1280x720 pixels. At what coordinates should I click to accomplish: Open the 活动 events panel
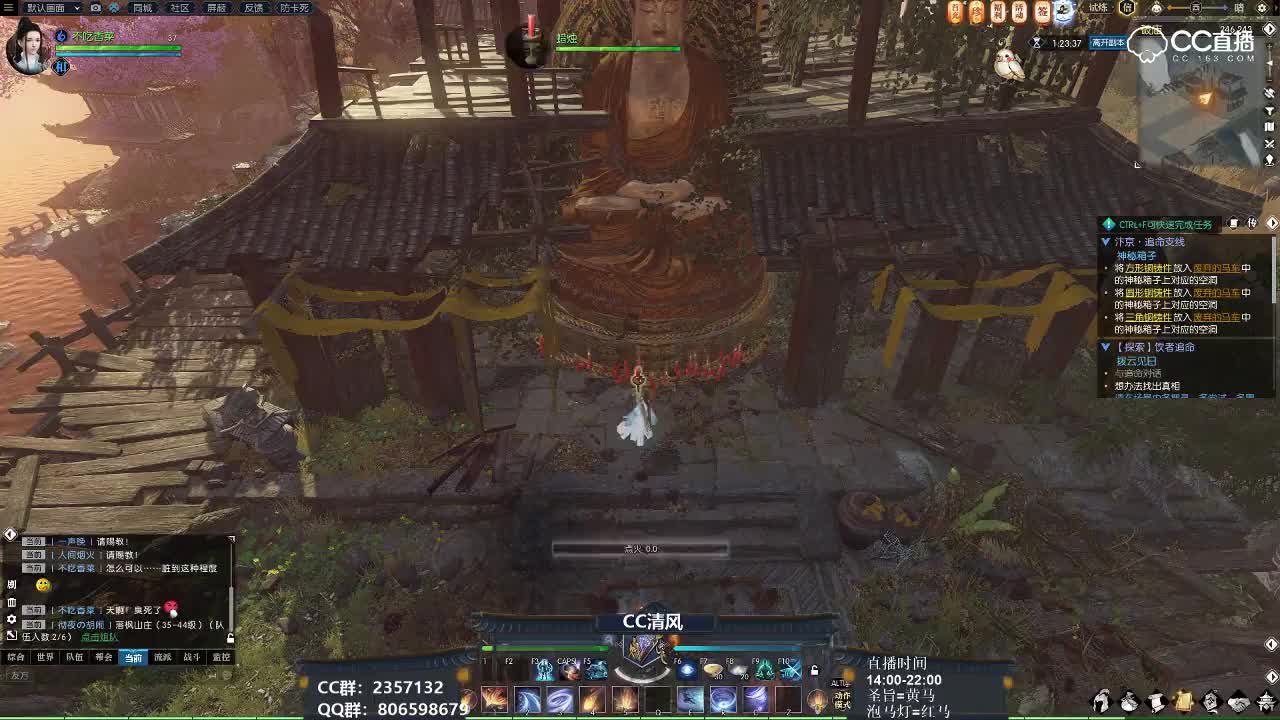pyautogui.click(x=1018, y=9)
